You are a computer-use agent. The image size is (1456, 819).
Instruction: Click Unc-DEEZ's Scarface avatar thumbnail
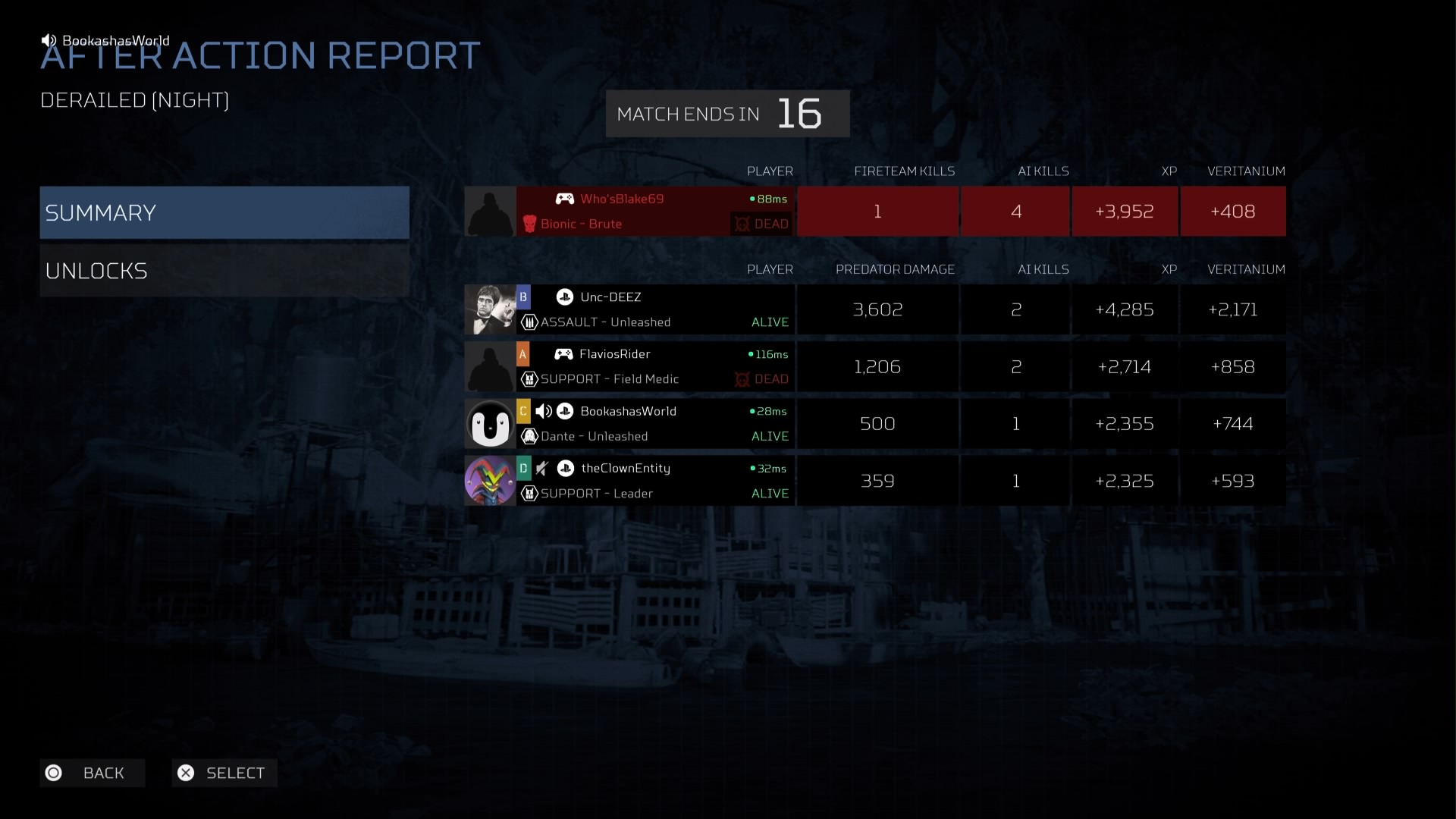pos(490,309)
